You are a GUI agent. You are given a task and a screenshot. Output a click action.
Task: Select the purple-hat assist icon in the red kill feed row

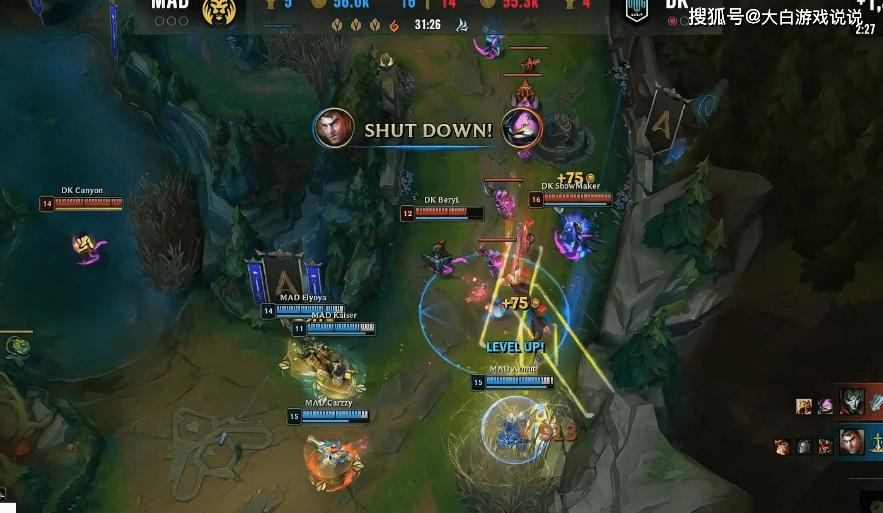pyautogui.click(x=826, y=406)
